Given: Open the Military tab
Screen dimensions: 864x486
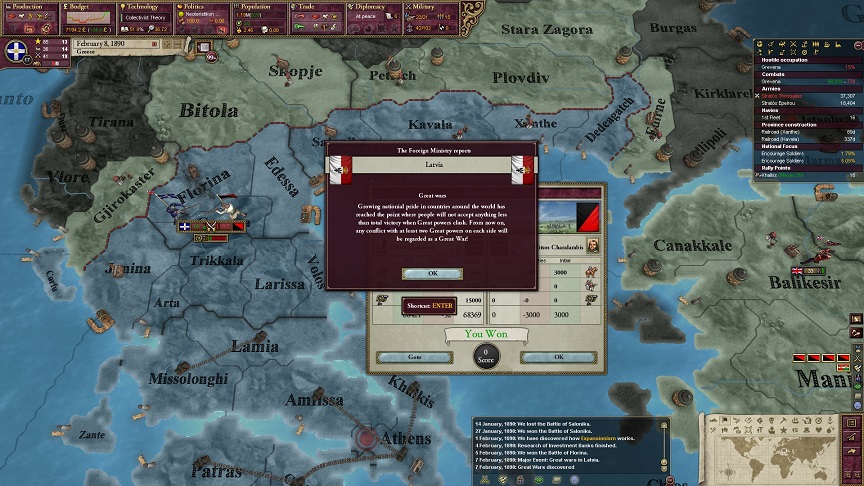Looking at the screenshot, I should pos(431,12).
